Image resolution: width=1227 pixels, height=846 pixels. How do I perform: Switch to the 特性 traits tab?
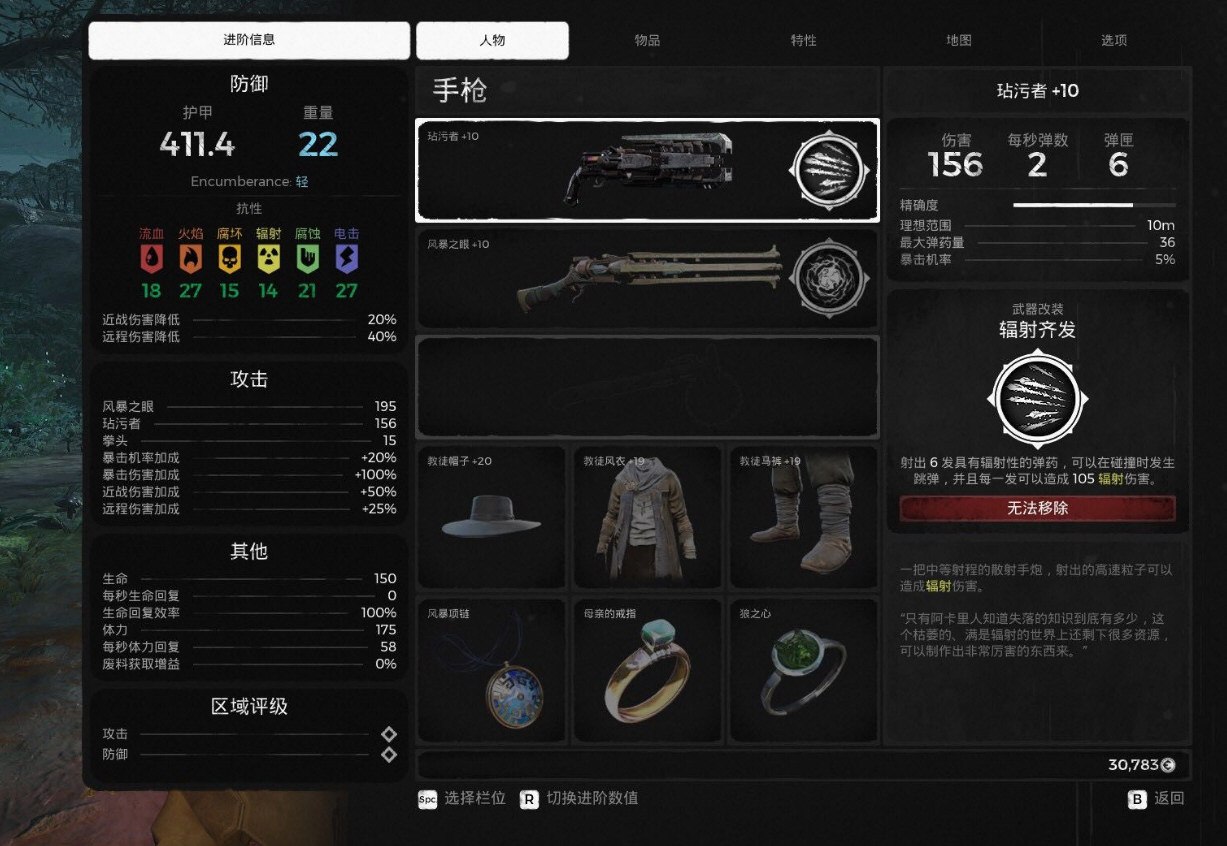click(x=803, y=41)
